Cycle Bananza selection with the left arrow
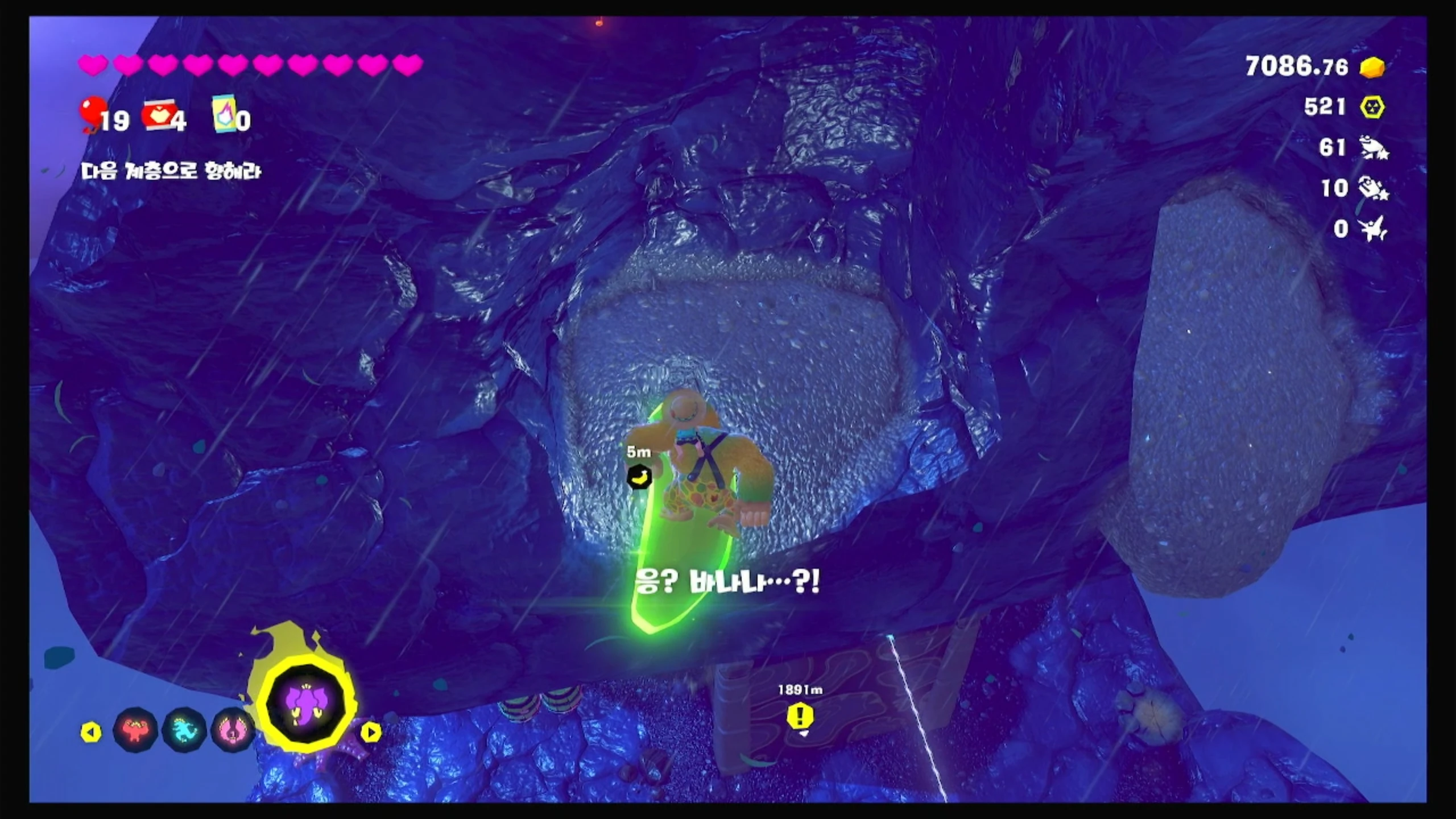Viewport: 1456px width, 819px height. (x=91, y=732)
